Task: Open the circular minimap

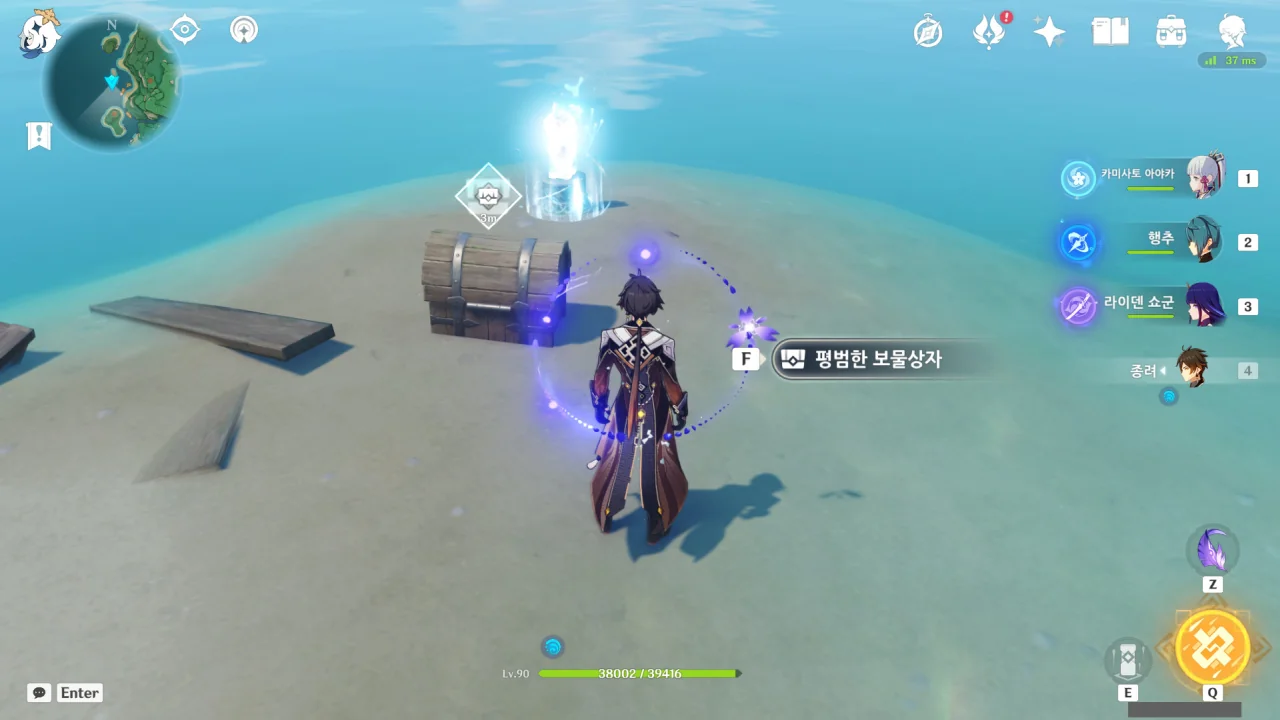Action: click(x=112, y=82)
